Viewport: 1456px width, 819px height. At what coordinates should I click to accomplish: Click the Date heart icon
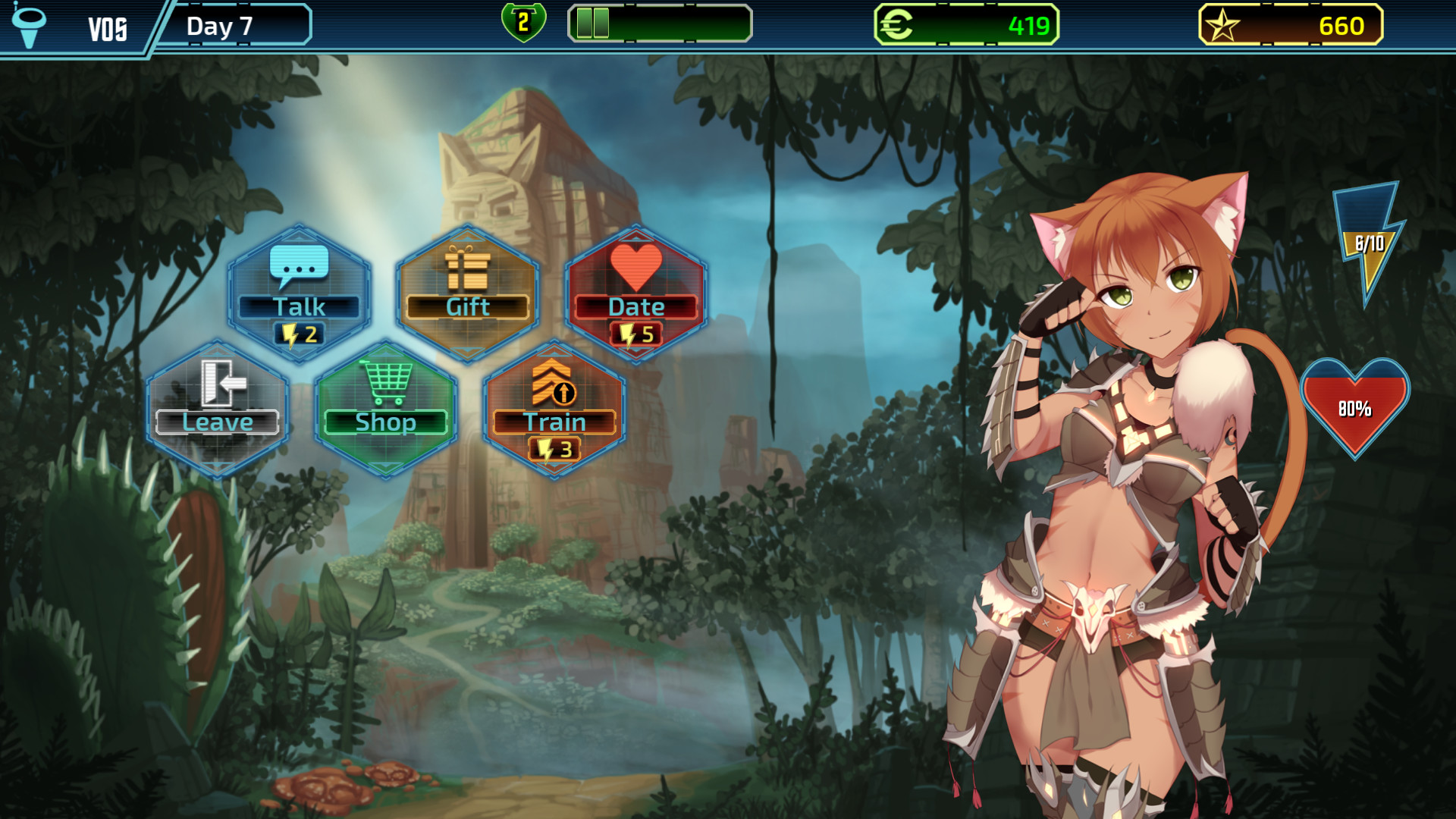pos(635,265)
